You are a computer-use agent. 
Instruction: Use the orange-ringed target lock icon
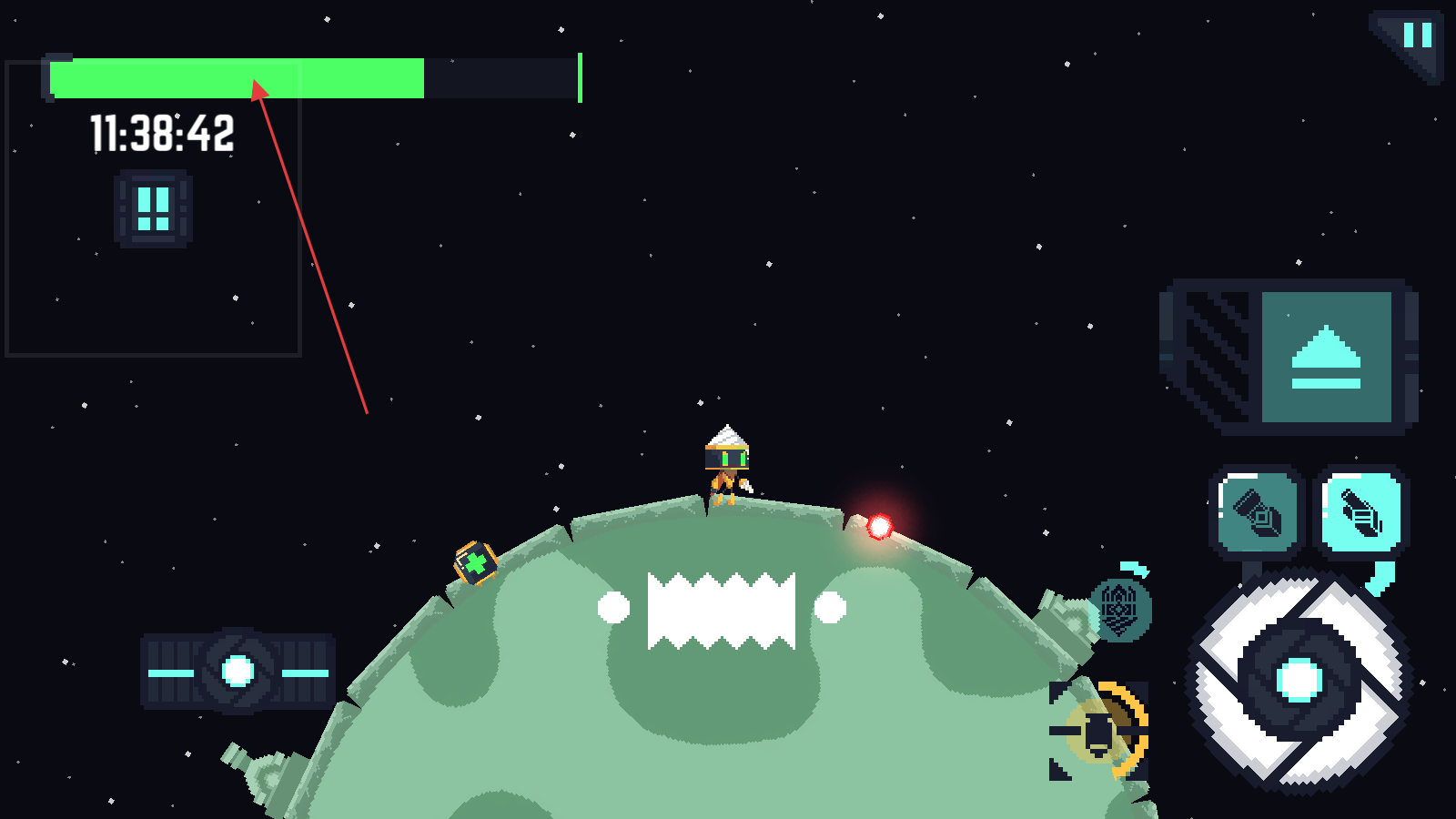coord(1100,732)
